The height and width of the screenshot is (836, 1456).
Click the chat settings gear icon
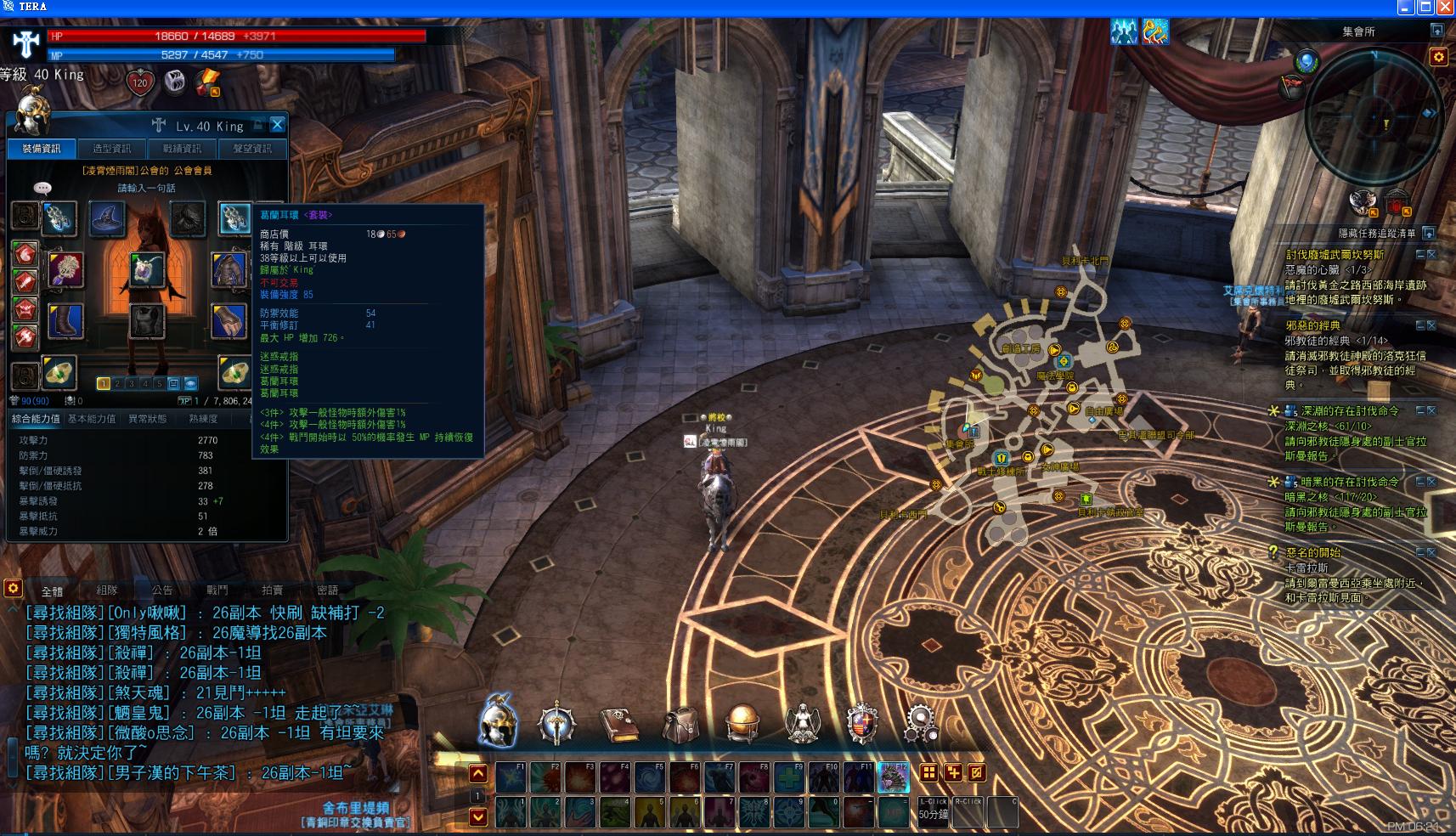[x=12, y=589]
